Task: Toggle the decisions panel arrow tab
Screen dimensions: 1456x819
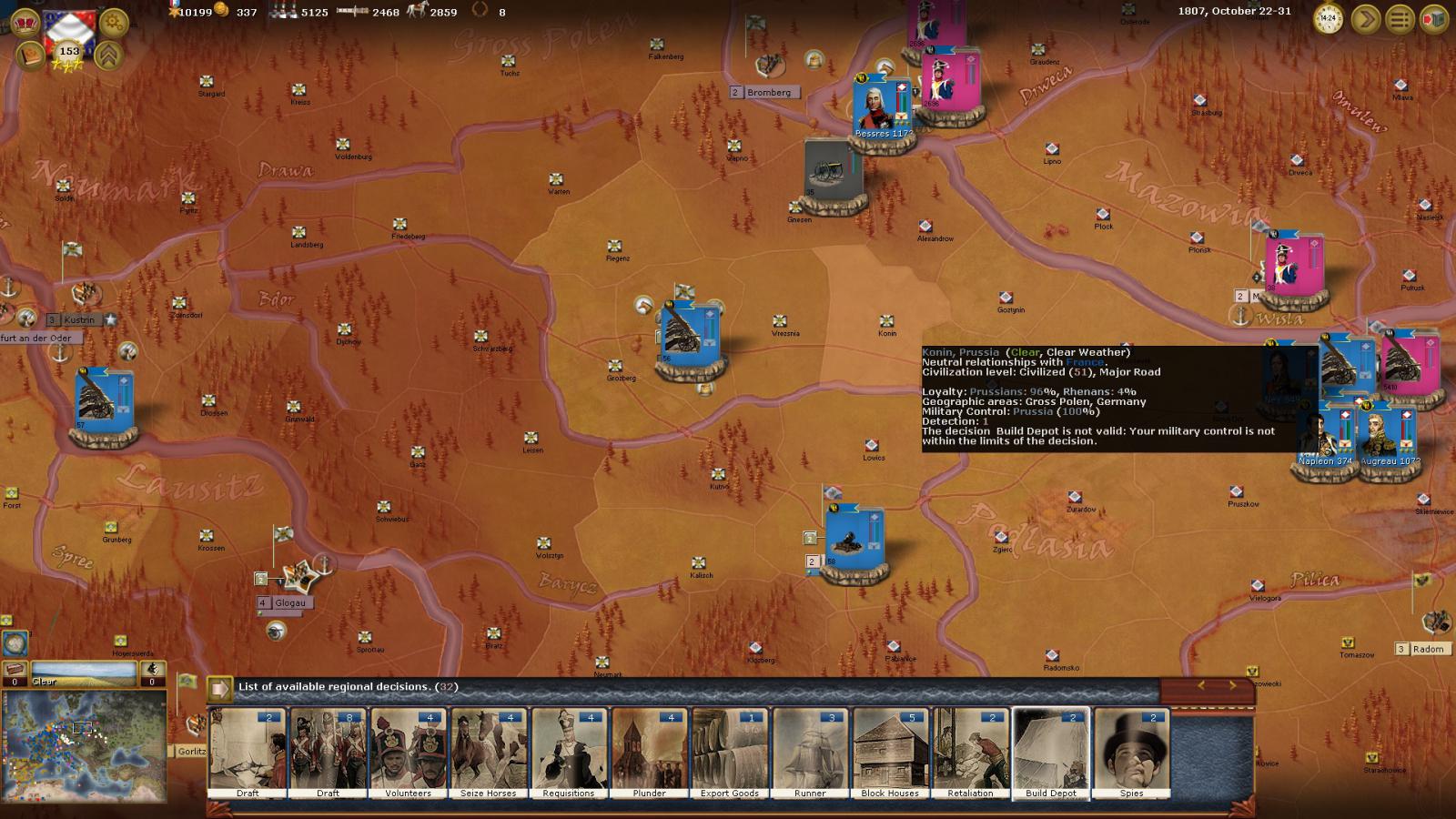Action: point(219,688)
